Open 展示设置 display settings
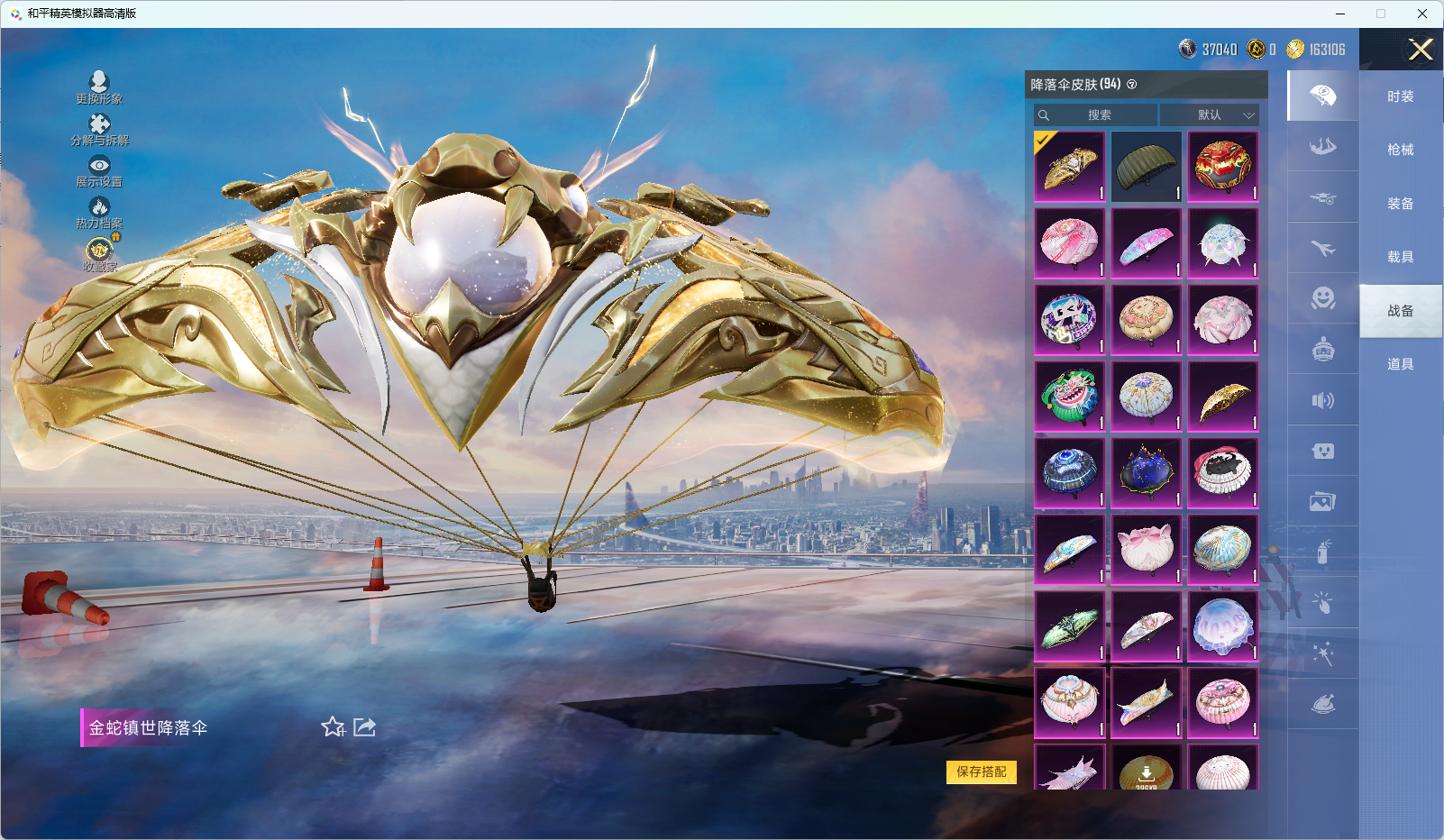 click(99, 170)
